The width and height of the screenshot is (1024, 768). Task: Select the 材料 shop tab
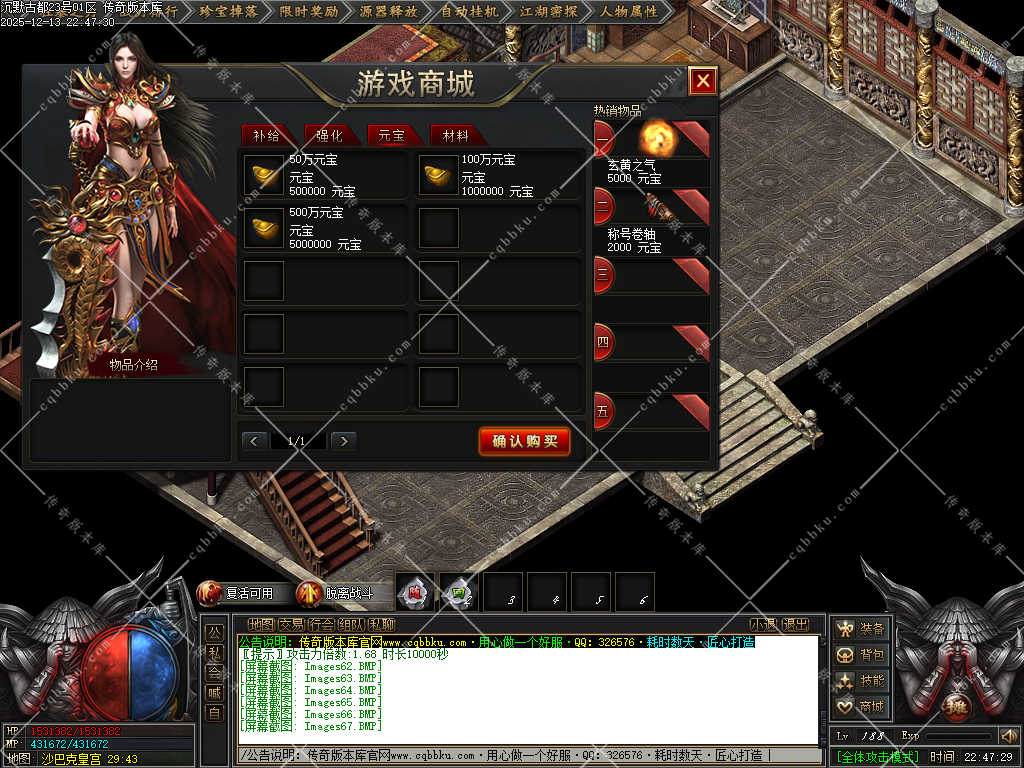(455, 136)
